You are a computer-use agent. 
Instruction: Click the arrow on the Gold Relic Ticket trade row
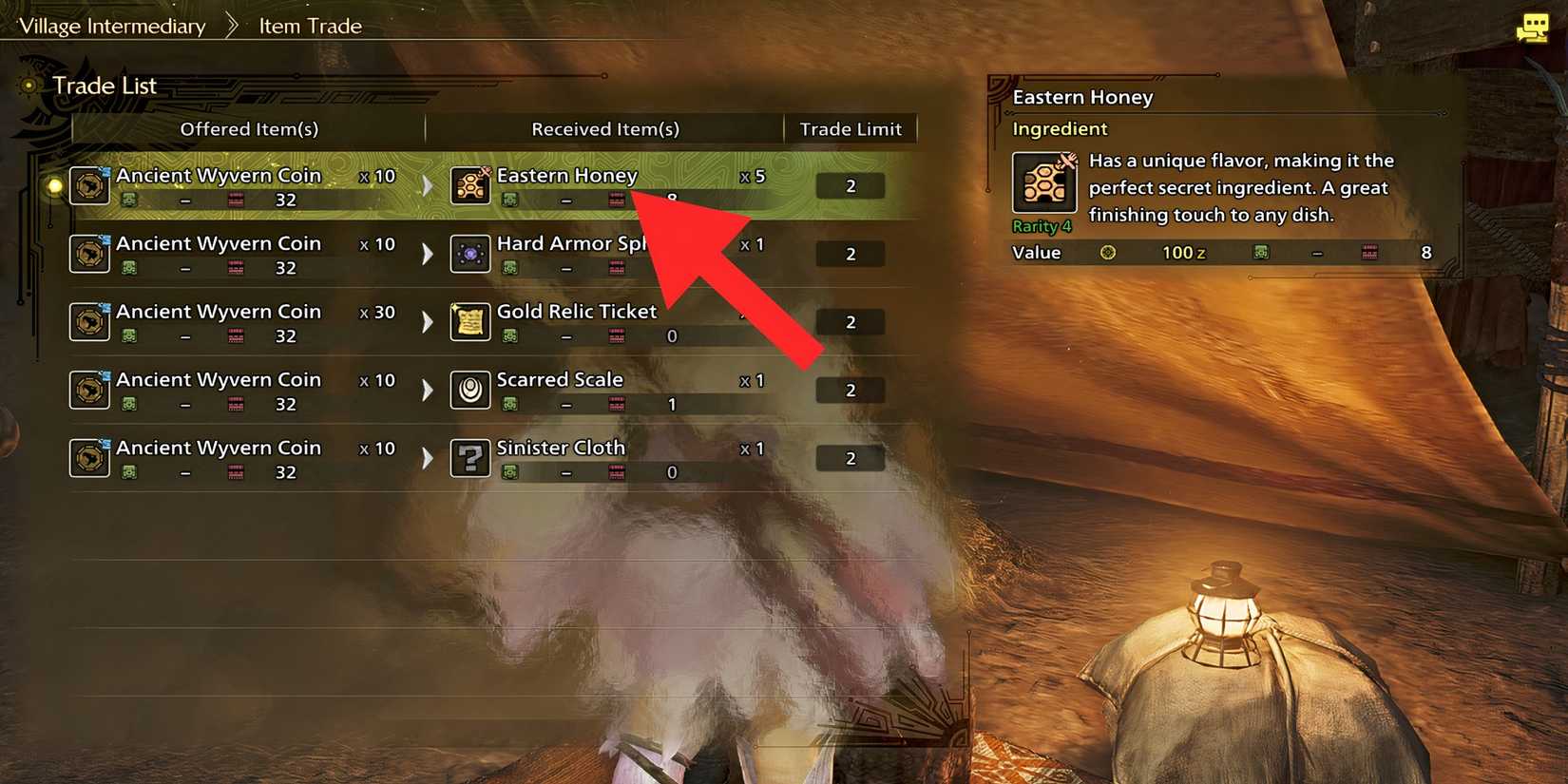click(x=426, y=321)
